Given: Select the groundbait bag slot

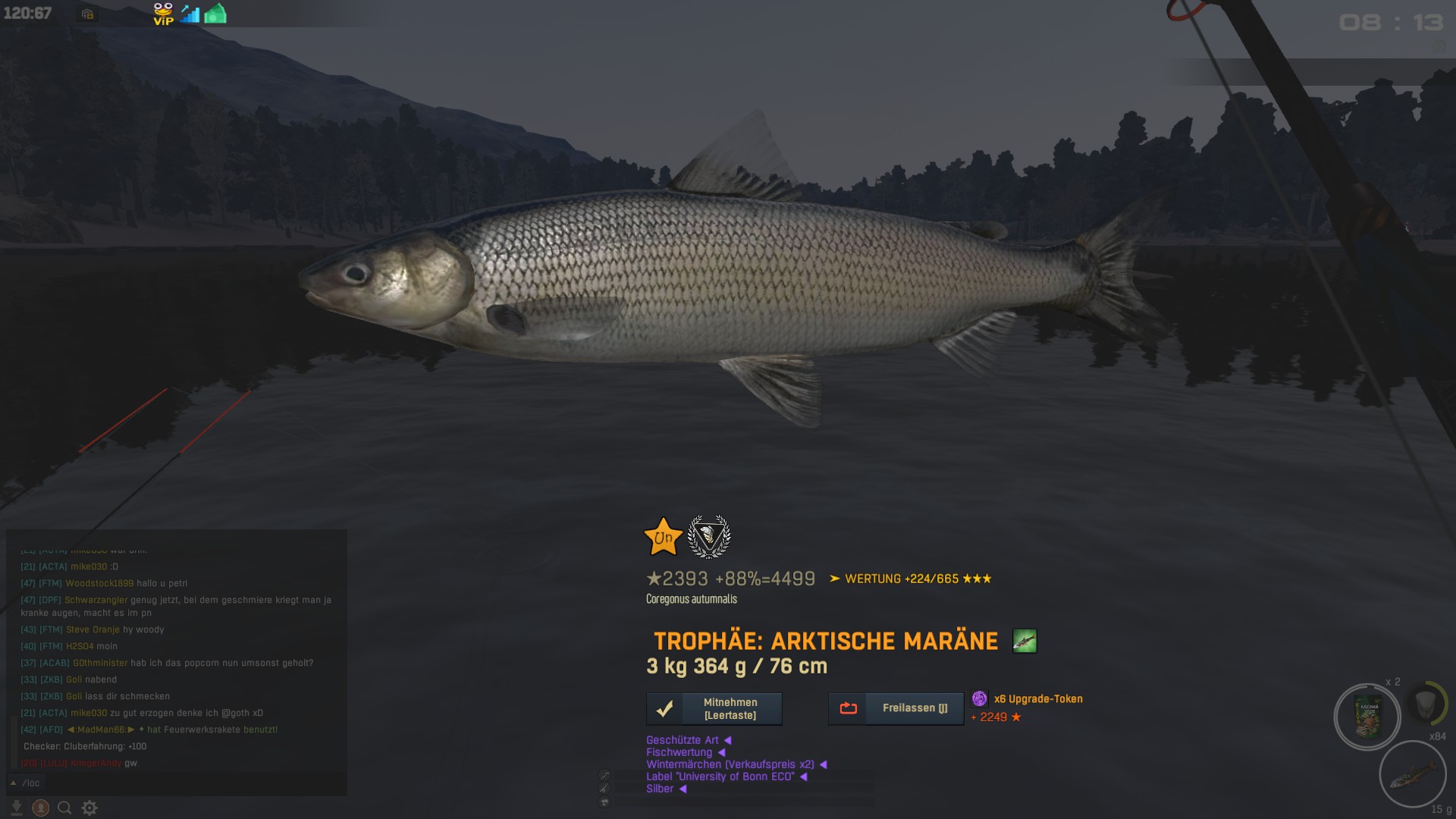Looking at the screenshot, I should pos(1368,717).
